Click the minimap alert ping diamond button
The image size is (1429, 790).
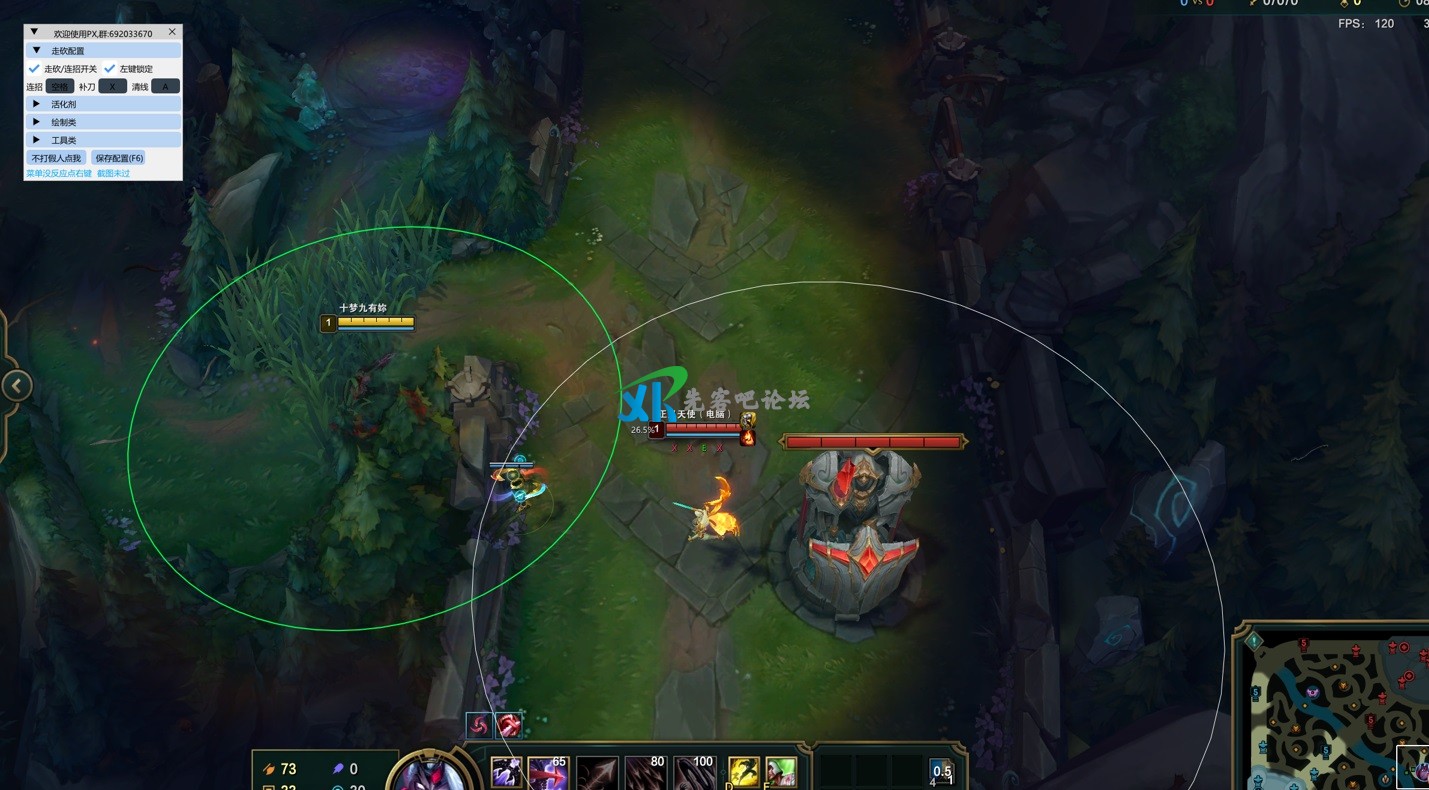coord(1254,641)
